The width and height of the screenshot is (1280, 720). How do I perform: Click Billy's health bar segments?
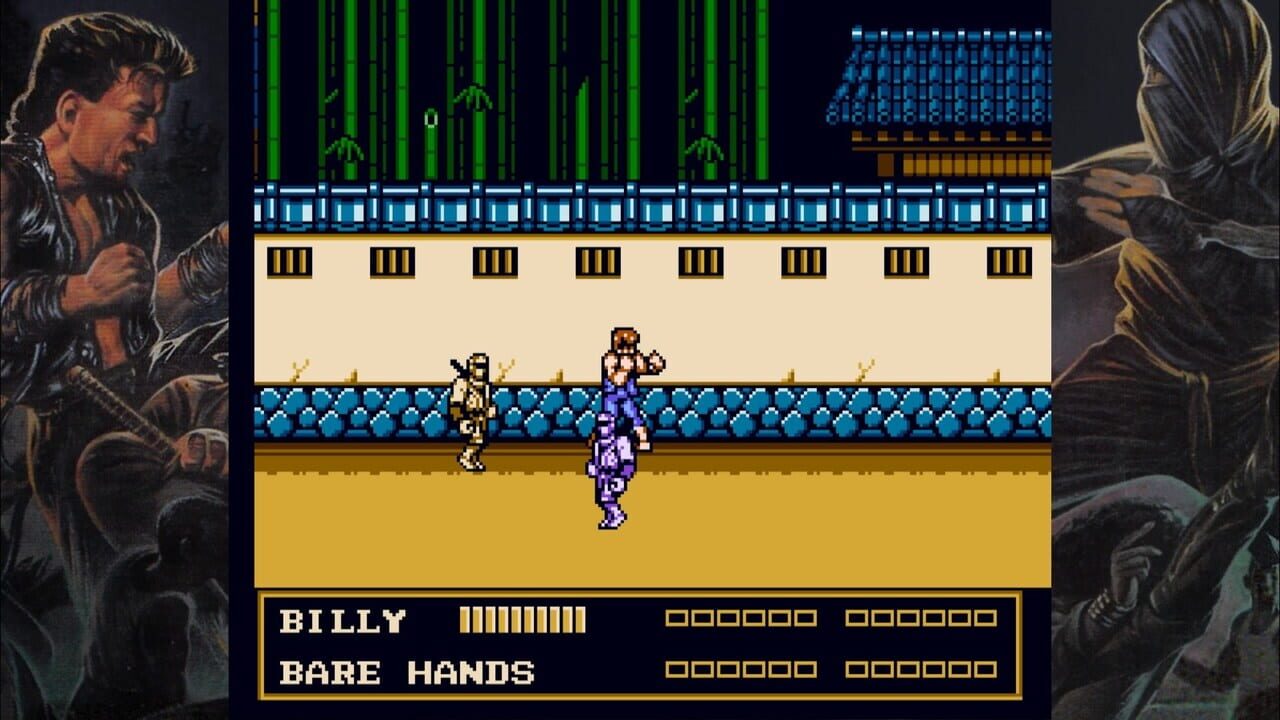520,619
